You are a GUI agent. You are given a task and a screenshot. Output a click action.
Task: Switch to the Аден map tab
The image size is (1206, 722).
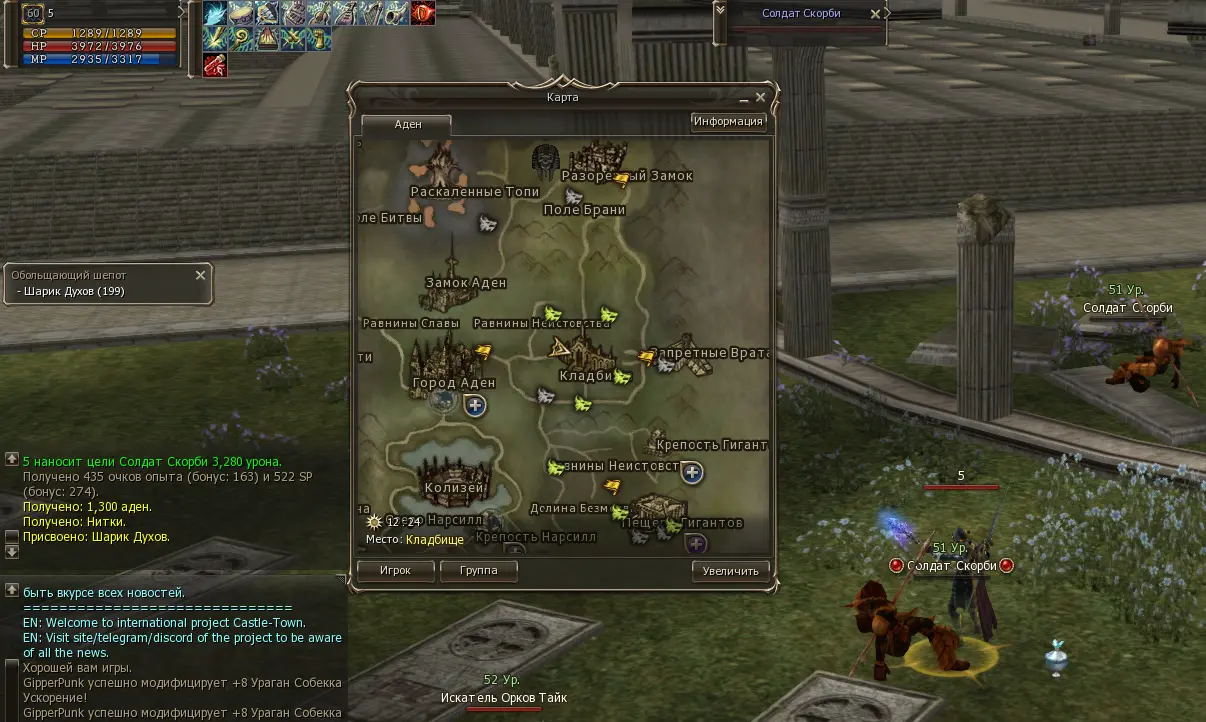[407, 125]
